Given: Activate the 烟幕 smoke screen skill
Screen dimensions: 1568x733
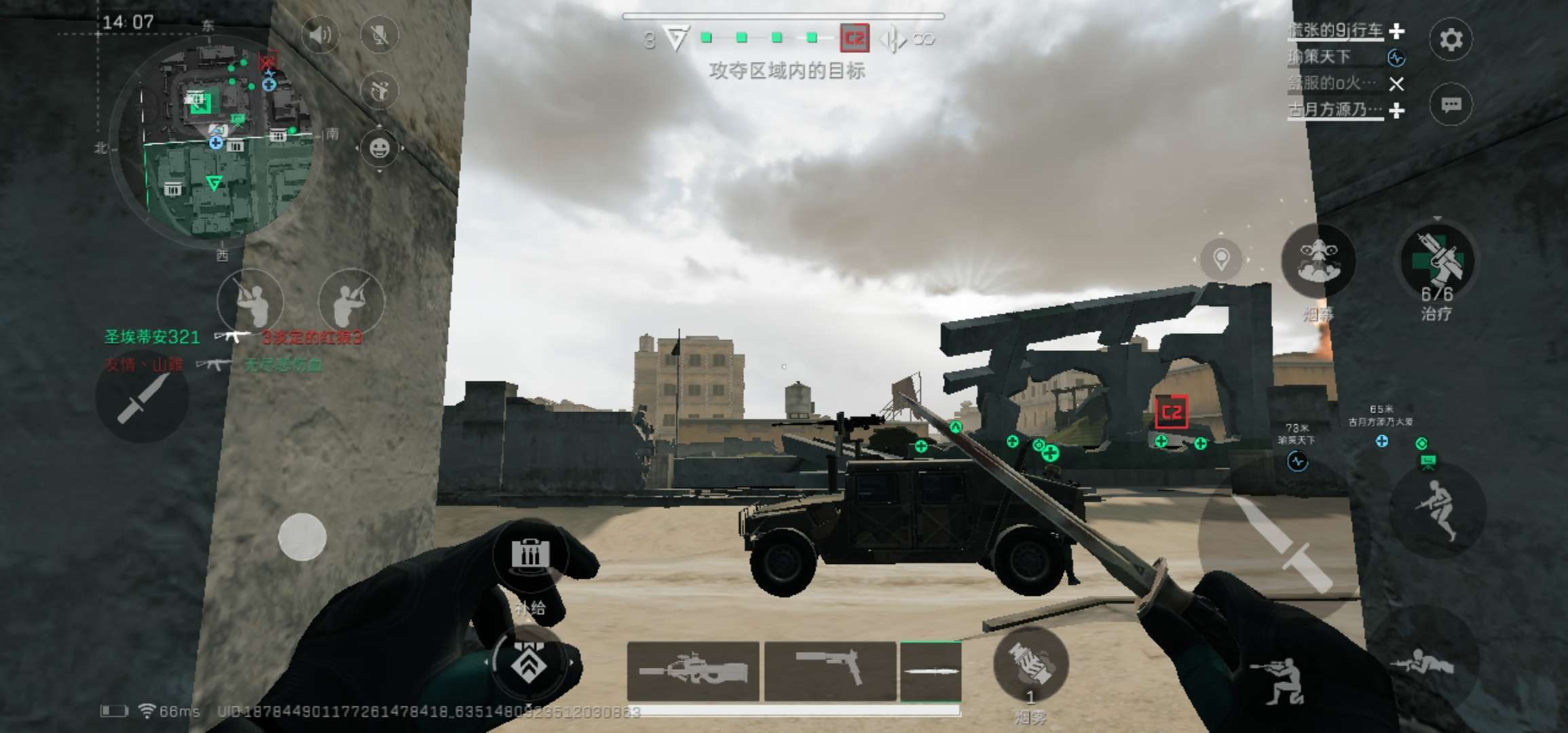Looking at the screenshot, I should coord(1318,261).
